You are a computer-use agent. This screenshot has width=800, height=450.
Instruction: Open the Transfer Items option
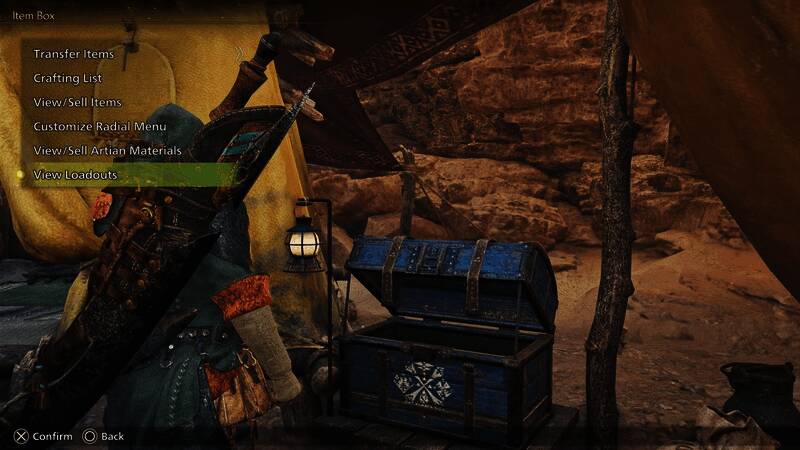coord(74,54)
